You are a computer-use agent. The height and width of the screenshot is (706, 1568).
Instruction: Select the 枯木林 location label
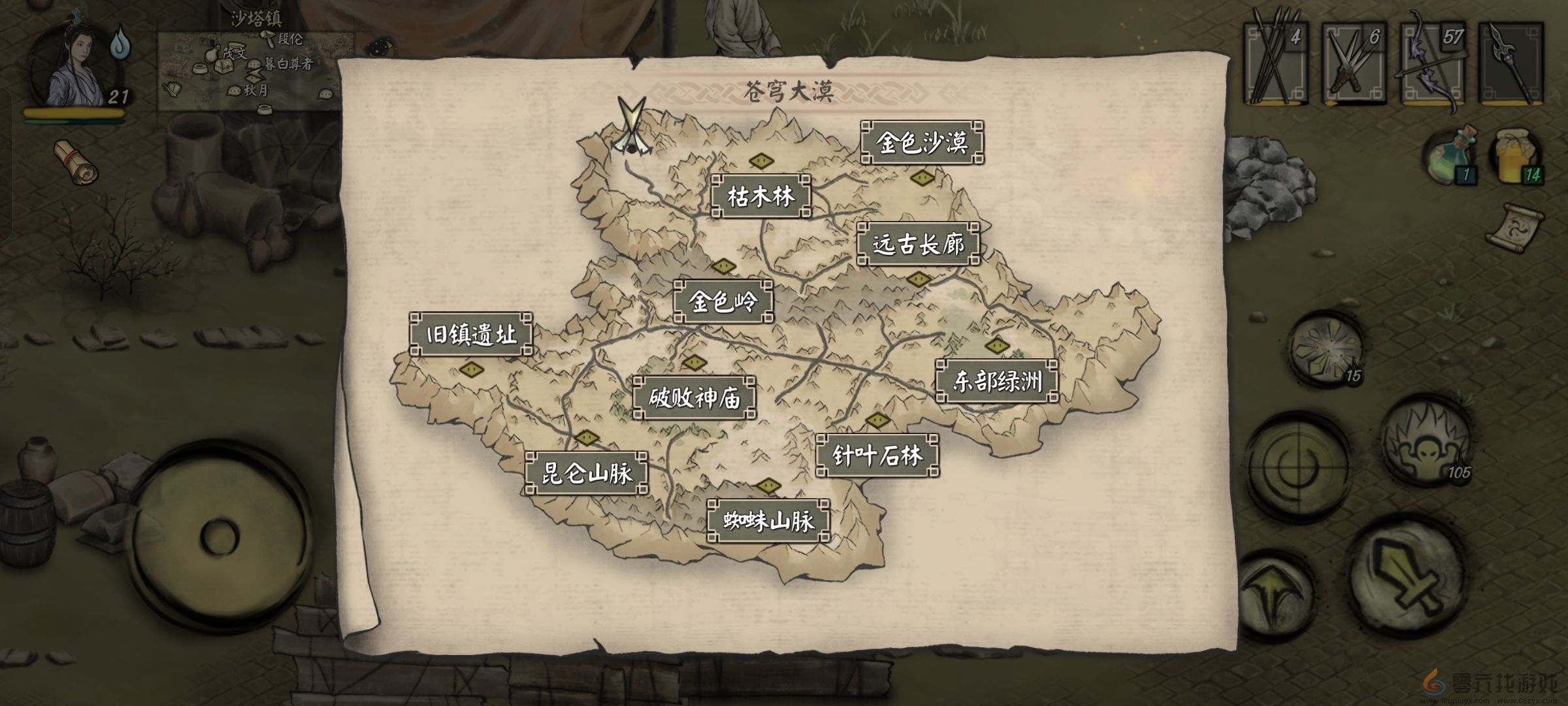tap(762, 196)
